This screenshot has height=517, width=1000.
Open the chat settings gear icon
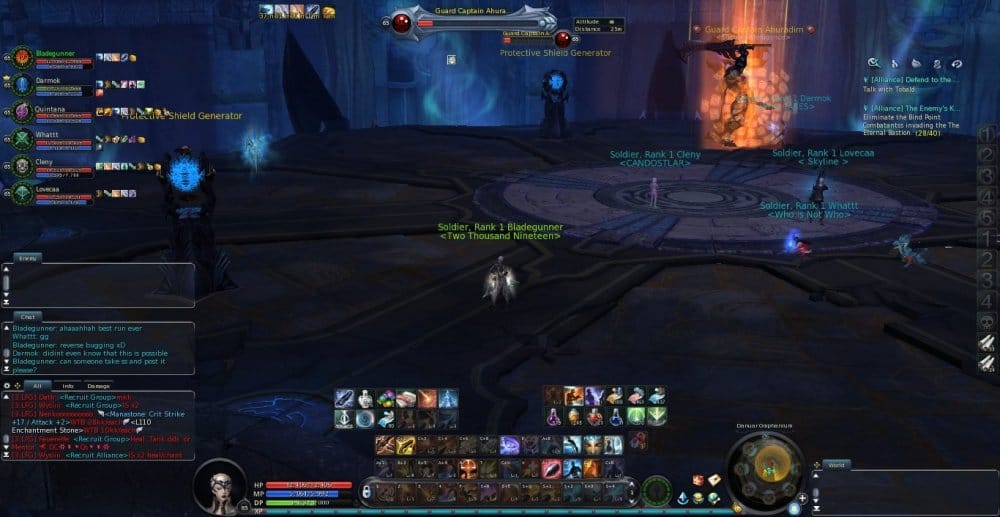click(x=7, y=384)
